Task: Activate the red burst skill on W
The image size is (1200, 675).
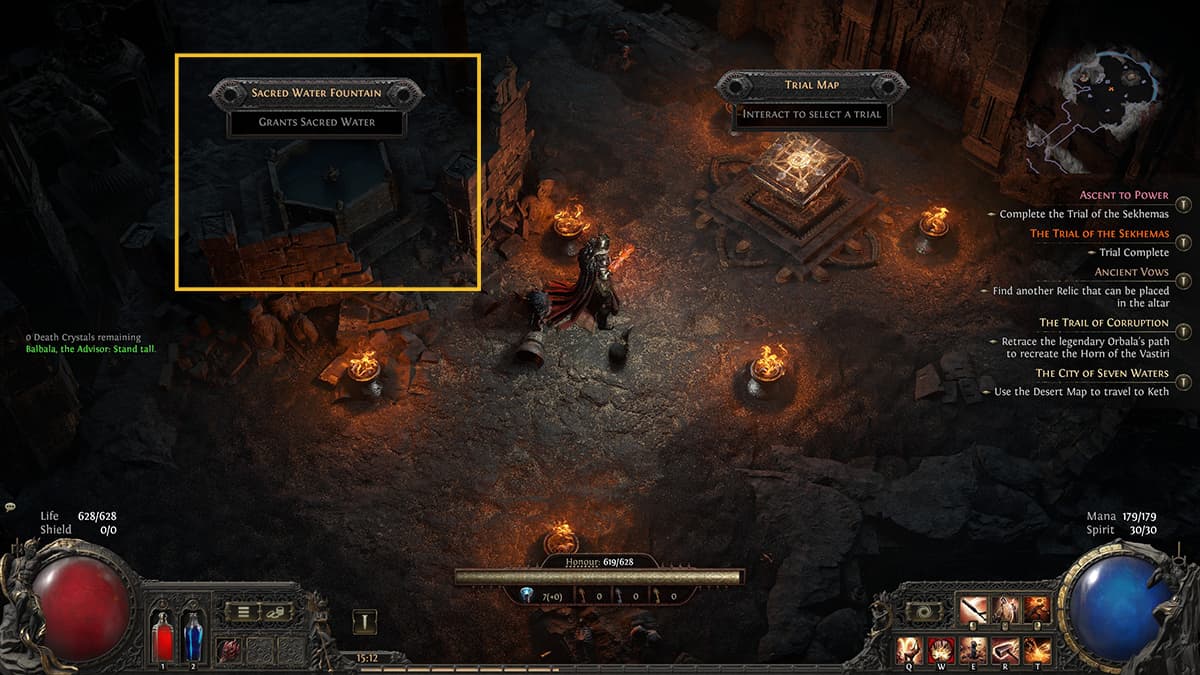Action: 941,650
